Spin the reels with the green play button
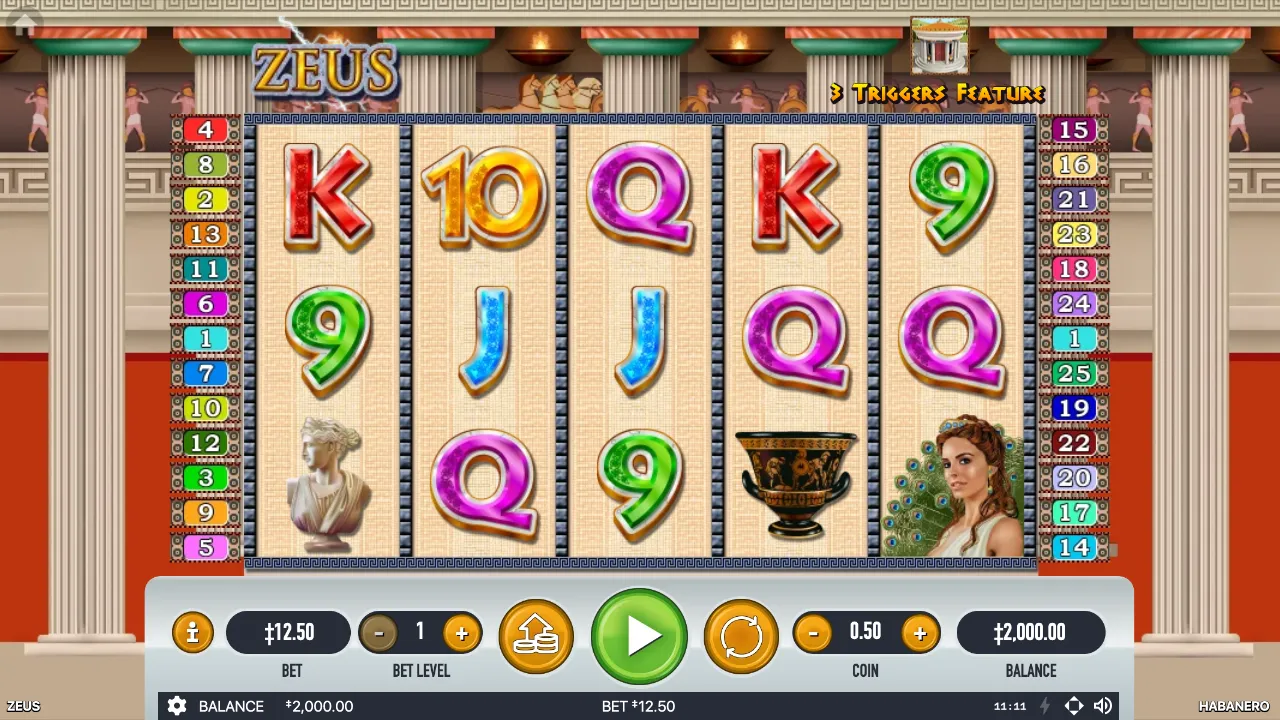 [x=639, y=636]
